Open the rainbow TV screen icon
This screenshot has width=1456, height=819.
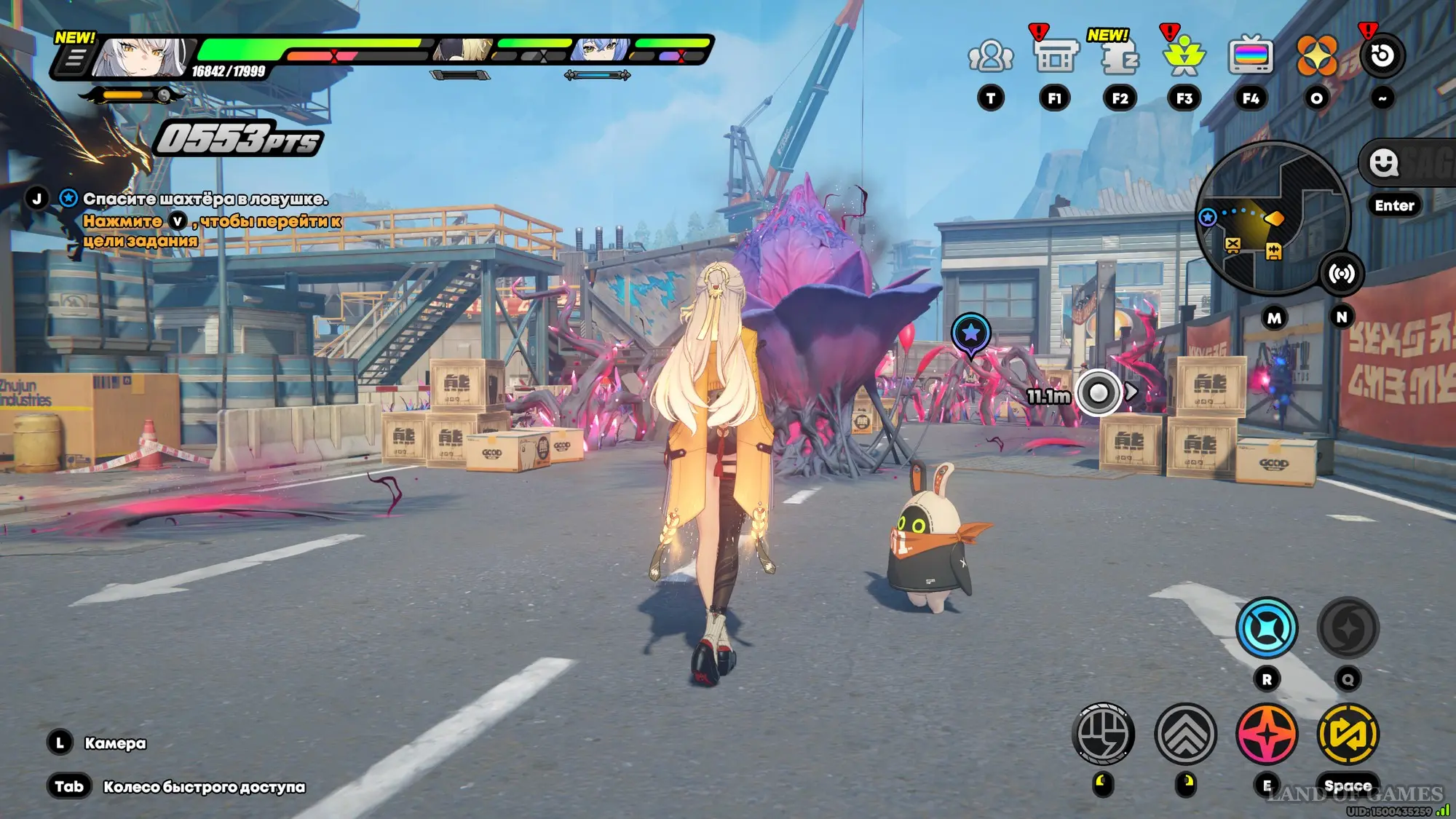[x=1250, y=55]
